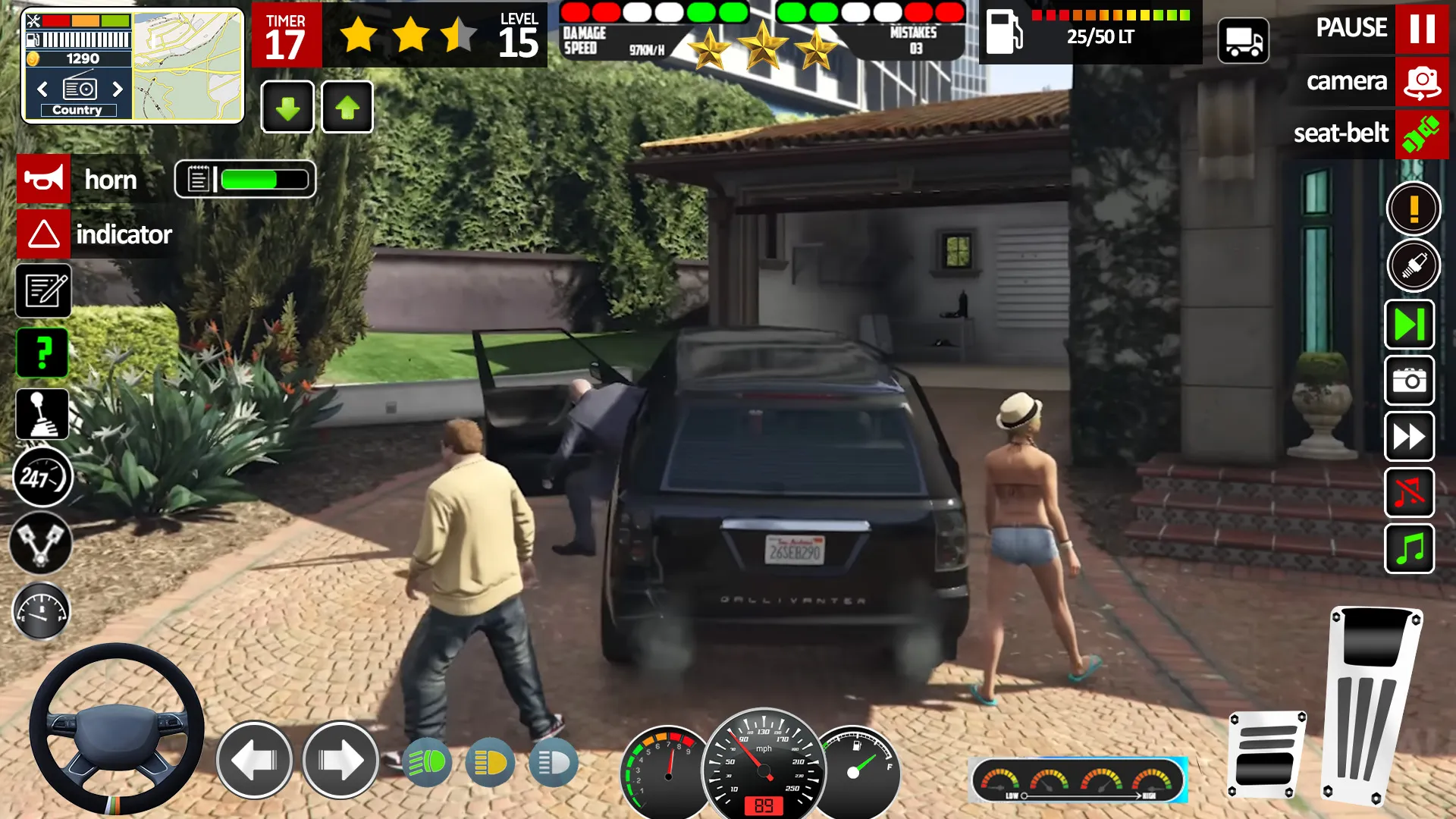Switch to the next radio station
Image resolution: width=1456 pixels, height=819 pixels.
point(118,89)
